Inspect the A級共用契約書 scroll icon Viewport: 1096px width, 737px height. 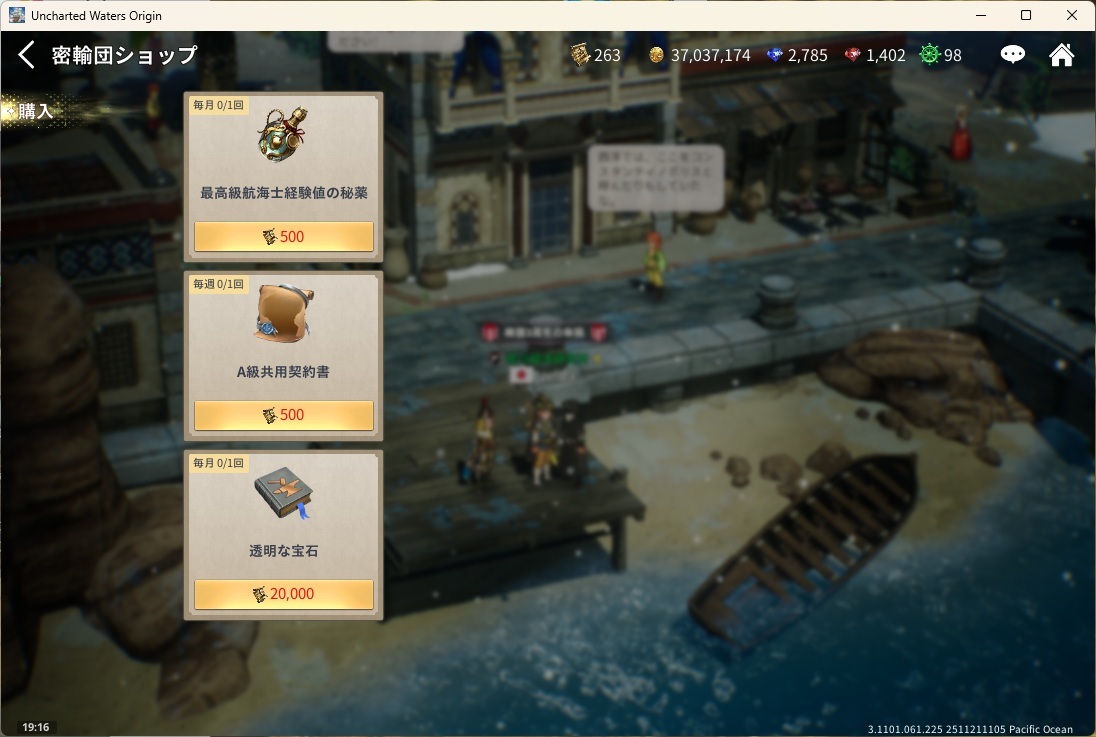283,315
